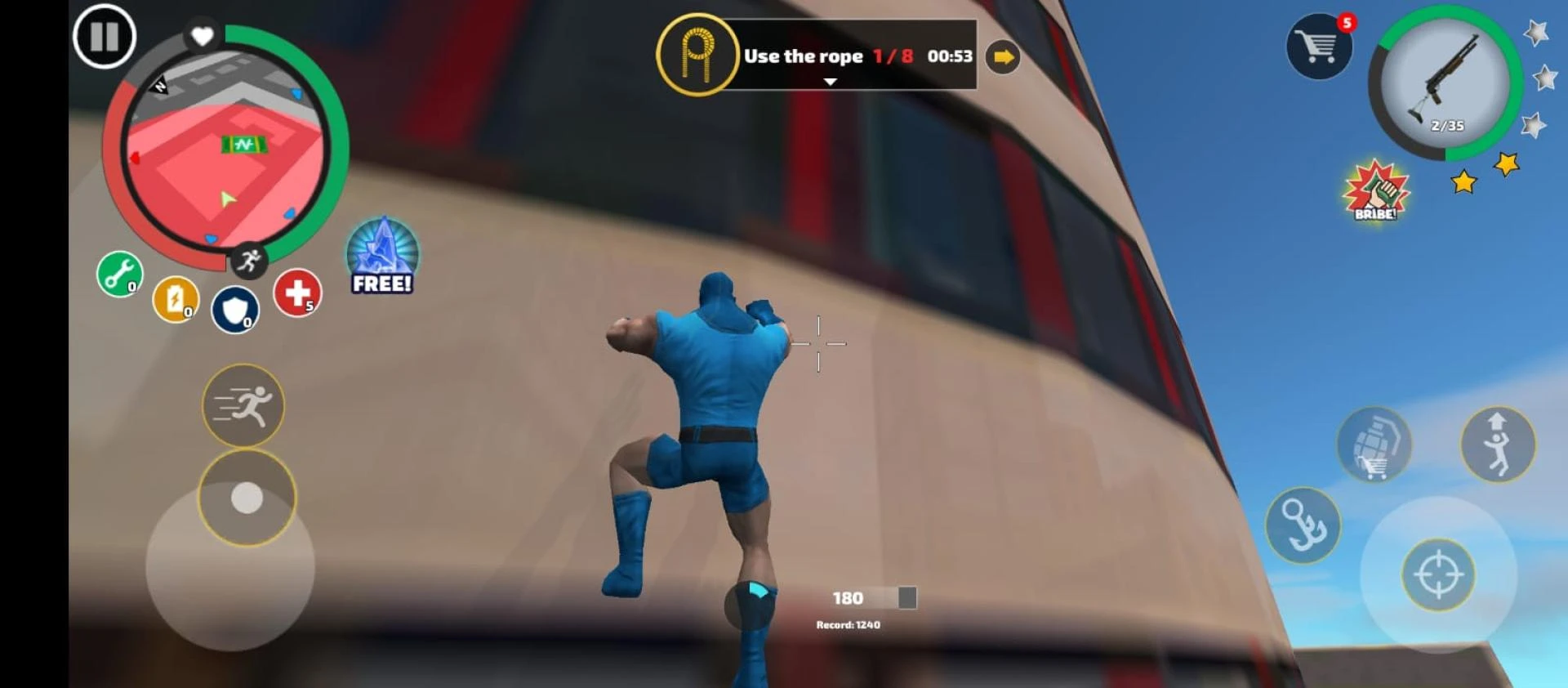Image resolution: width=1568 pixels, height=688 pixels.
Task: Tap the yellow battery energy icon
Action: point(178,301)
